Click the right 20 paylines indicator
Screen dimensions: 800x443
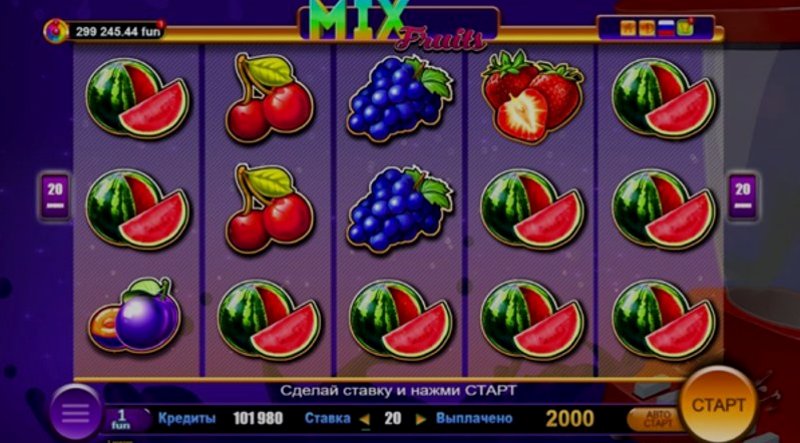pyautogui.click(x=742, y=190)
